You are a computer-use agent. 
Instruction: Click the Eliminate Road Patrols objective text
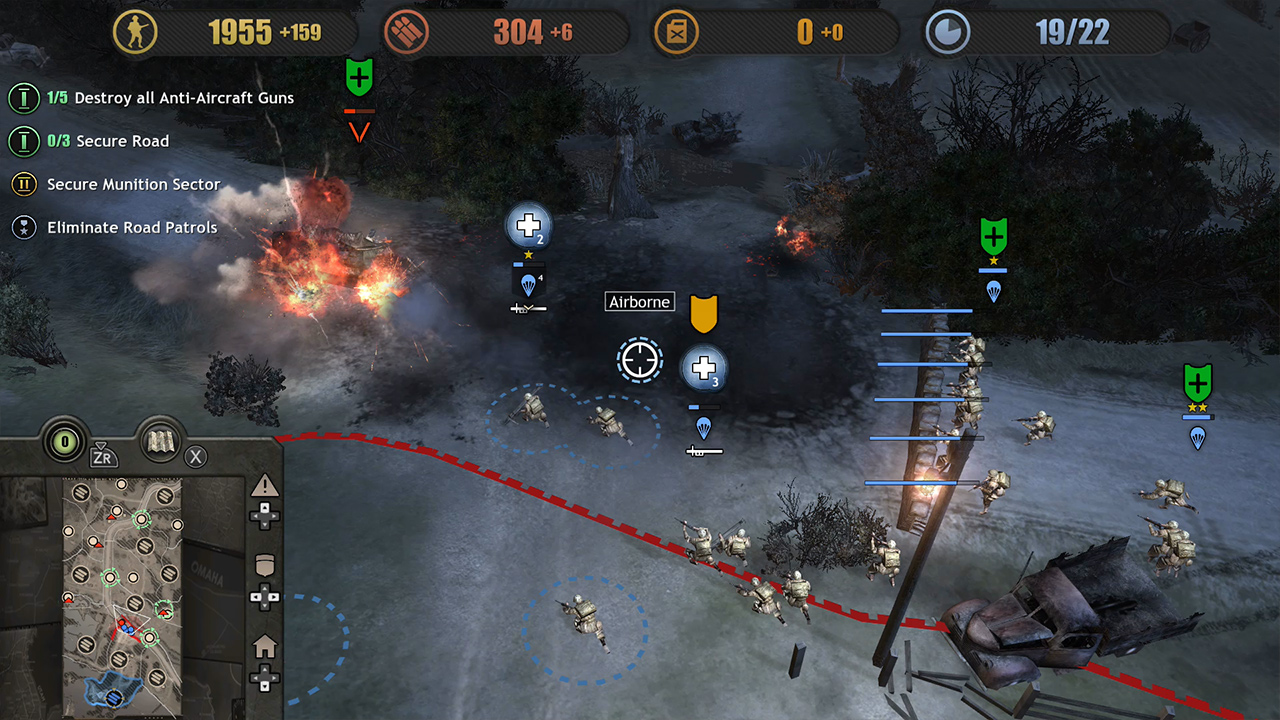point(131,227)
